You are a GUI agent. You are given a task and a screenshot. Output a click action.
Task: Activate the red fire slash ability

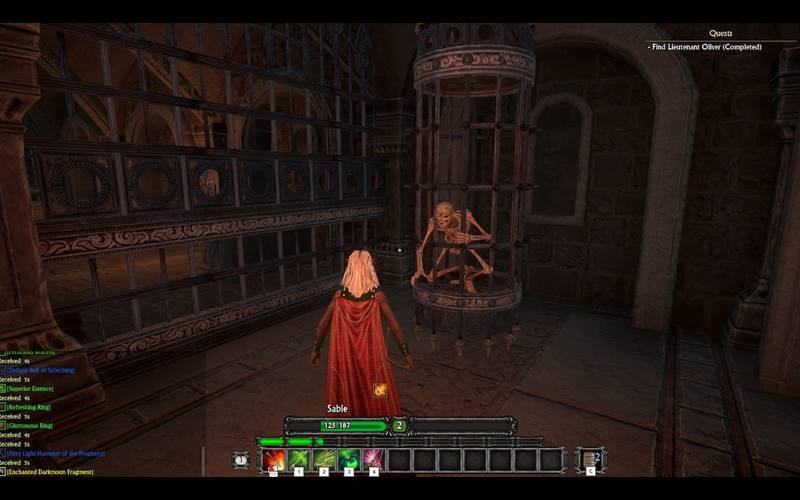273,460
